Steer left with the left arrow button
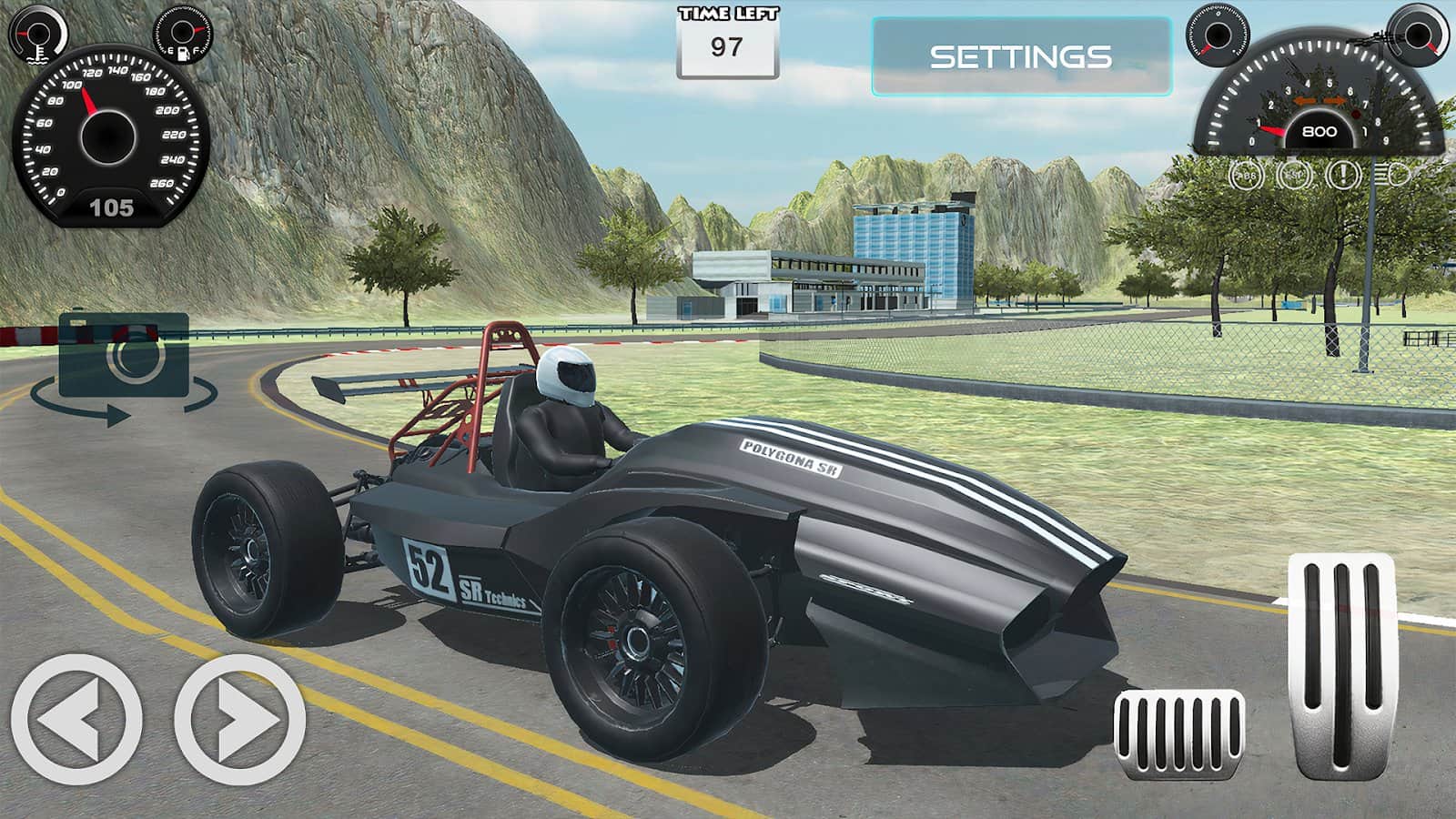Viewport: 1456px width, 819px height. coord(76,719)
